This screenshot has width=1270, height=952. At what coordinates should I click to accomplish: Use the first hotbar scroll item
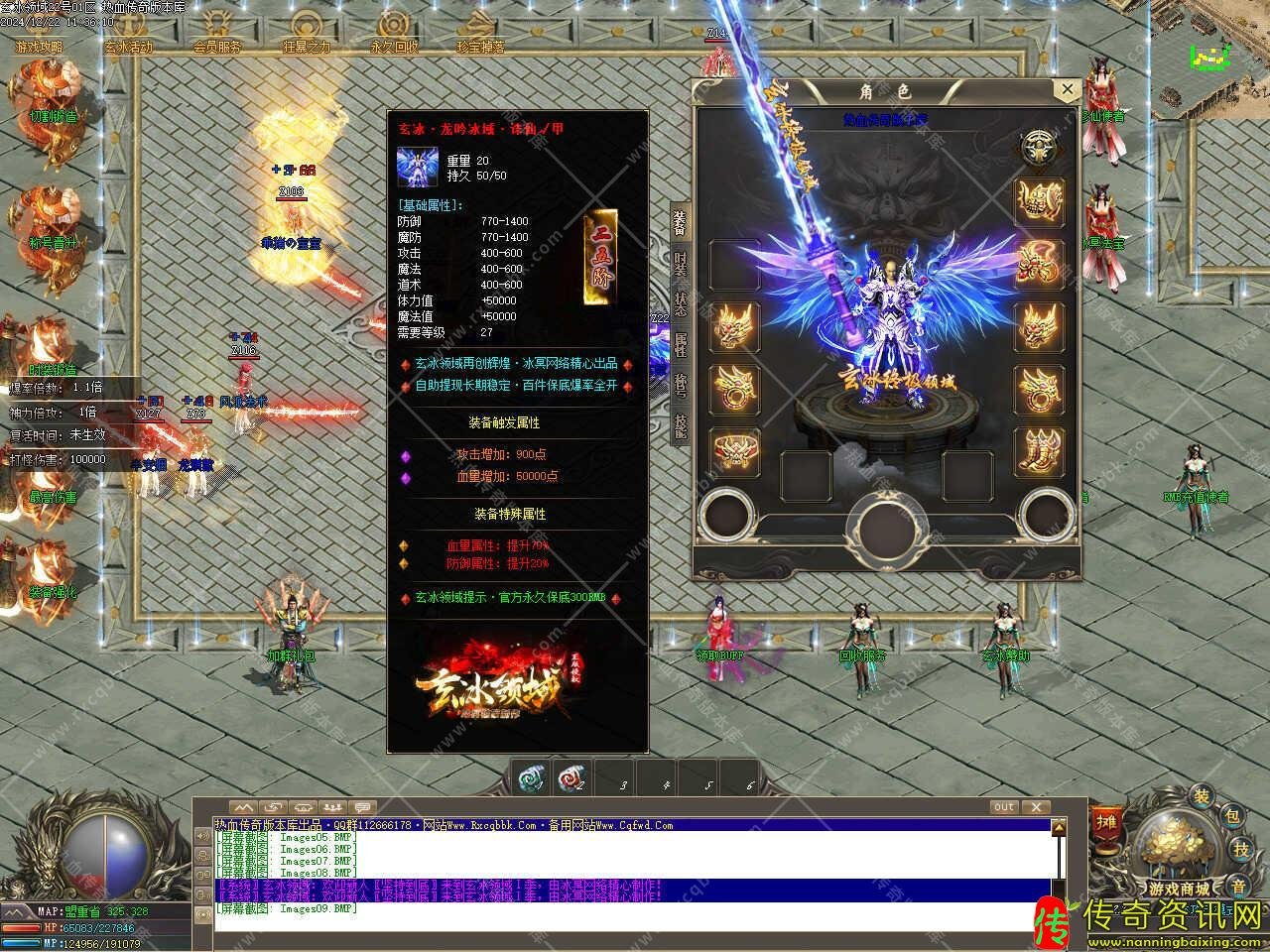(x=533, y=779)
